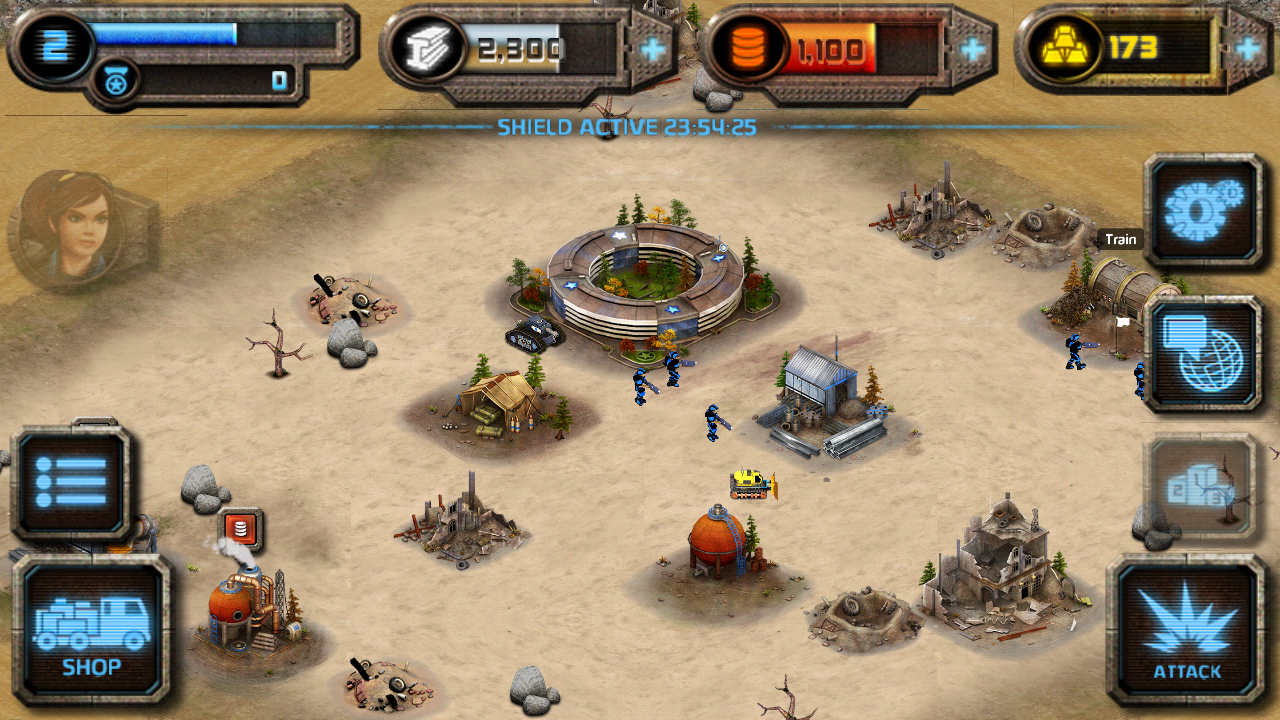Image resolution: width=1280 pixels, height=720 pixels.
Task: Open the globe chat button
Action: [x=1203, y=353]
